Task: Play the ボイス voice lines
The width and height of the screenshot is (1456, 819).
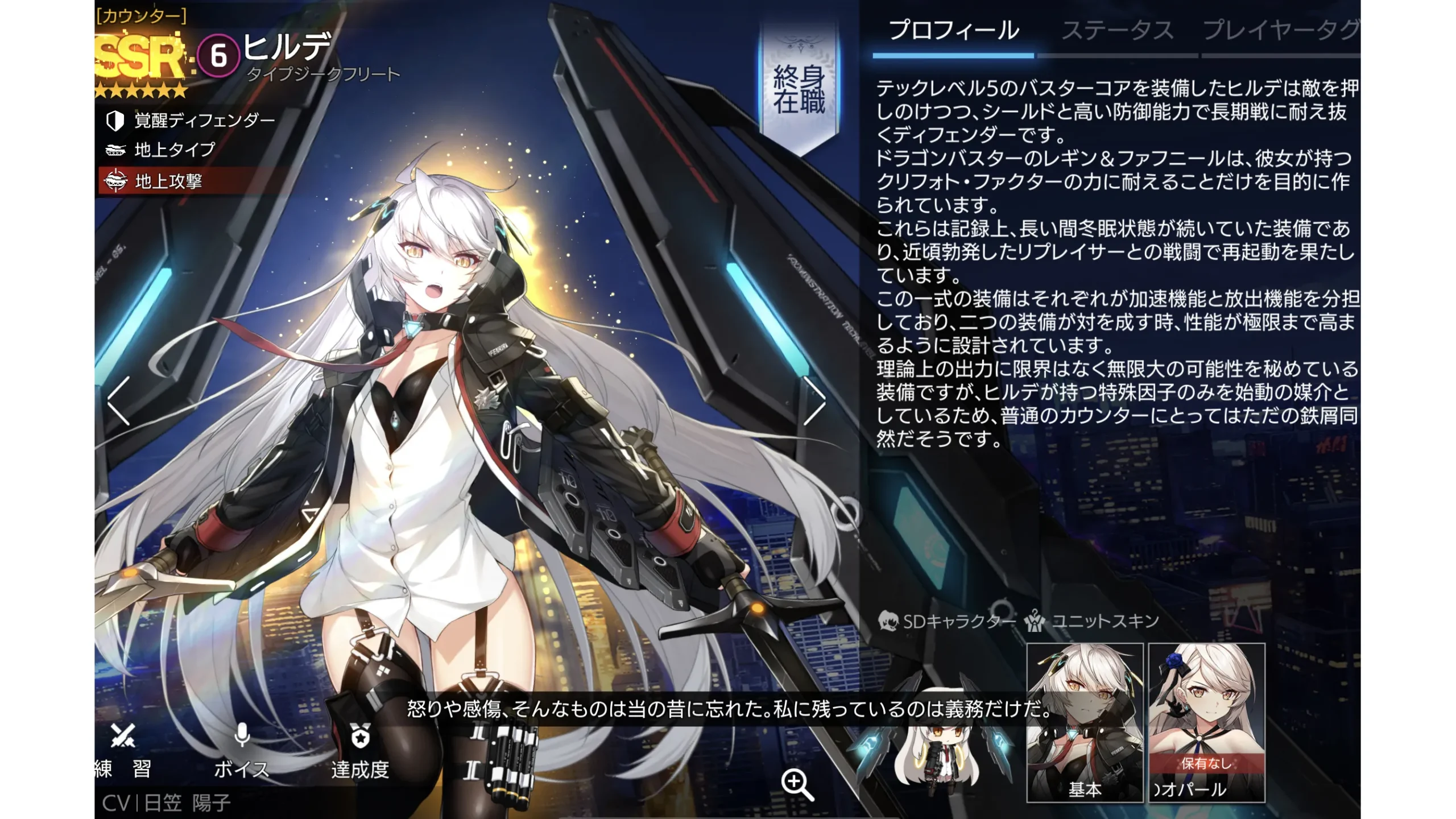Action: [x=242, y=751]
